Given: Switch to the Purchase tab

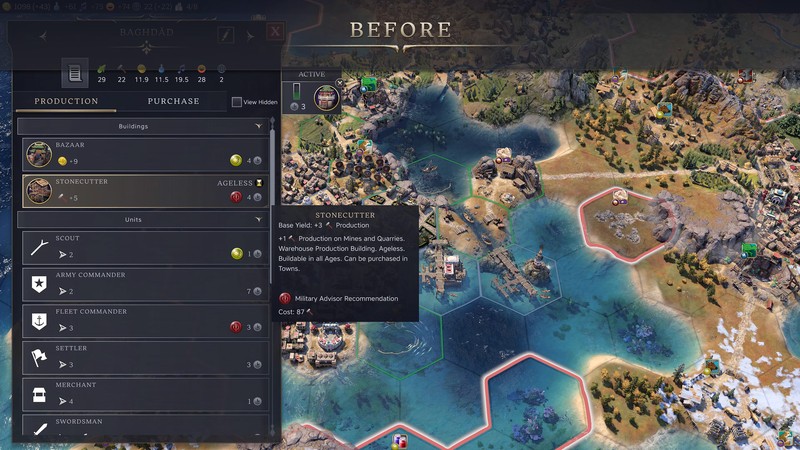Looking at the screenshot, I should pyautogui.click(x=173, y=101).
